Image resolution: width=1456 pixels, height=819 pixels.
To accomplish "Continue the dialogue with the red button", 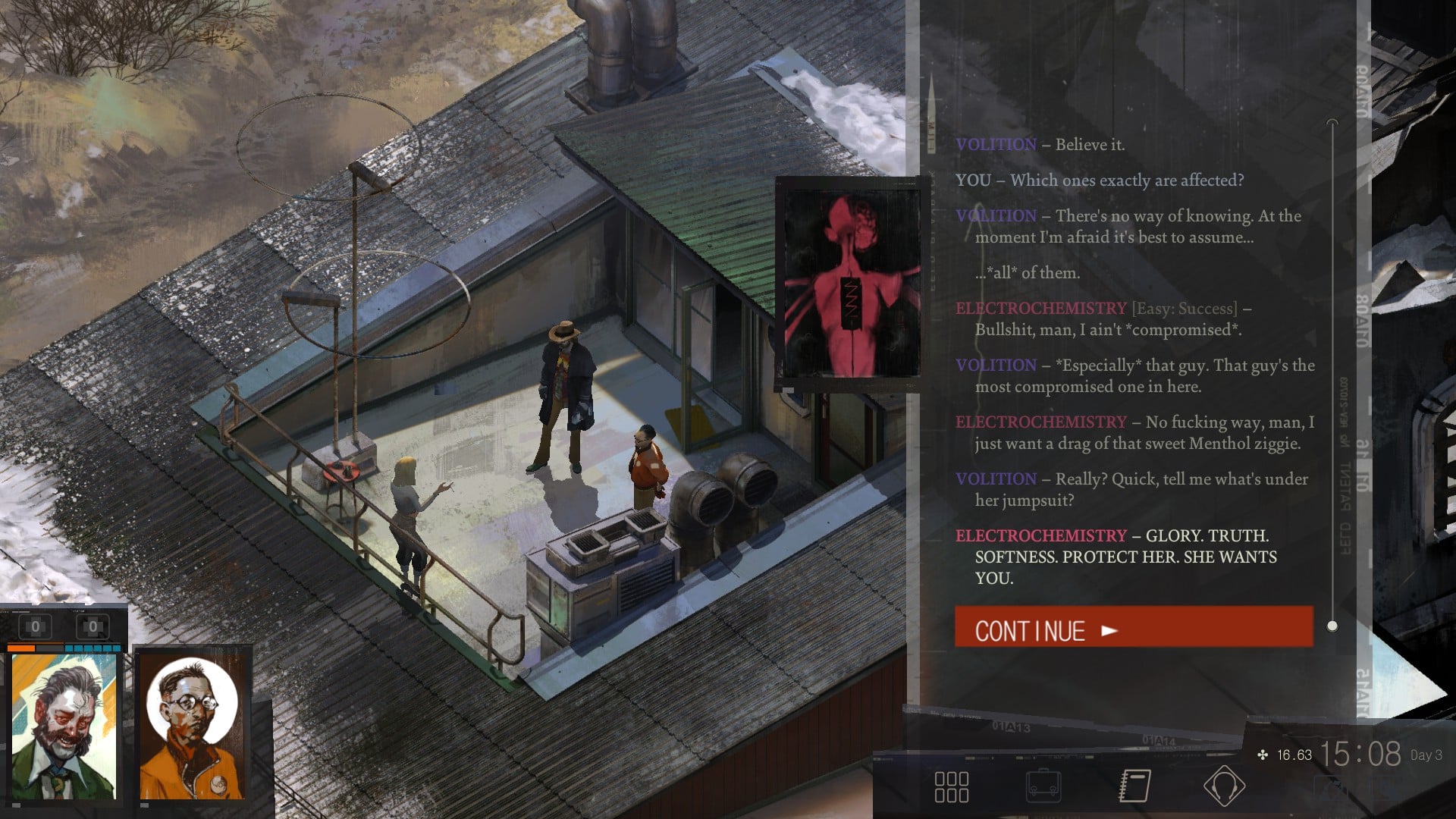I will (x=1133, y=628).
